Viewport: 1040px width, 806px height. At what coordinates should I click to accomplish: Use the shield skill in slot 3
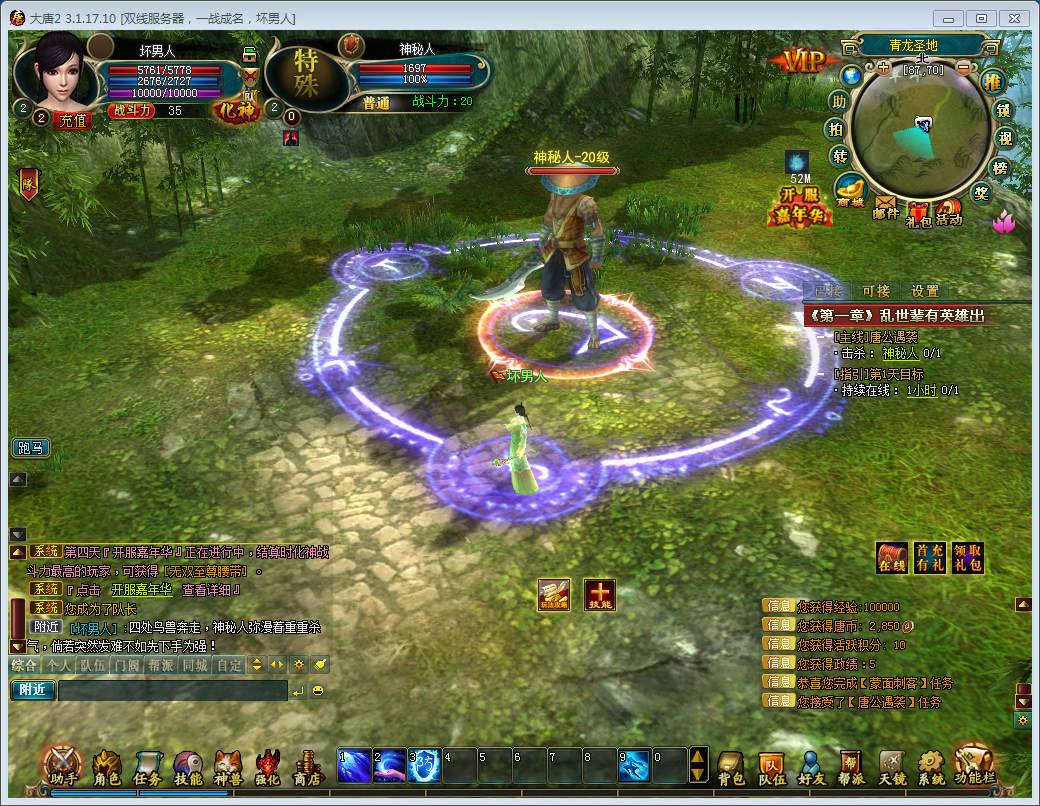[x=424, y=765]
